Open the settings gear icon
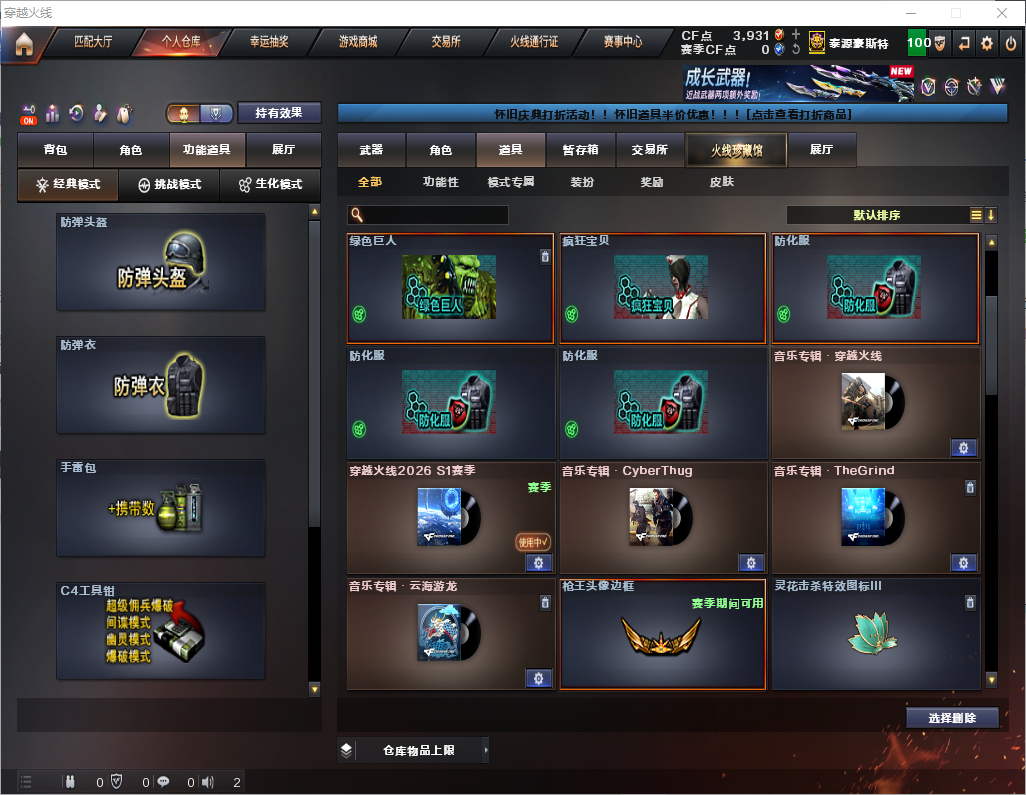Viewport: 1026px width, 795px height. click(x=986, y=44)
